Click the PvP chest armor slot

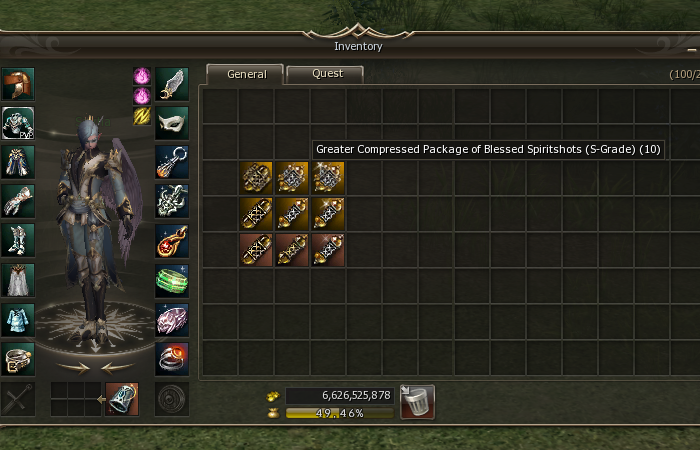coord(18,124)
